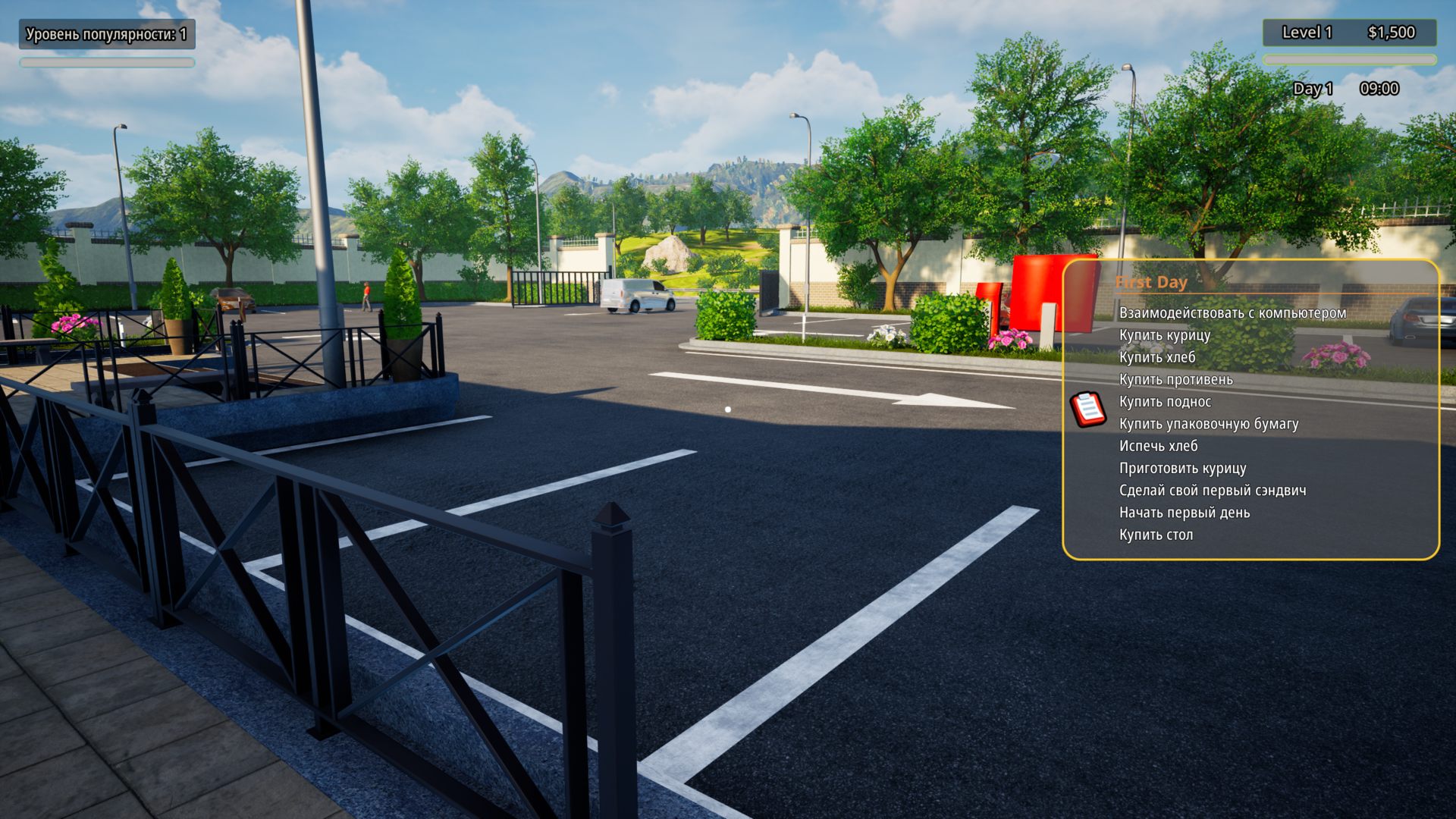This screenshot has width=1456, height=819.
Task: Select the "Испечь хлеб" objective
Action: click(x=1158, y=446)
